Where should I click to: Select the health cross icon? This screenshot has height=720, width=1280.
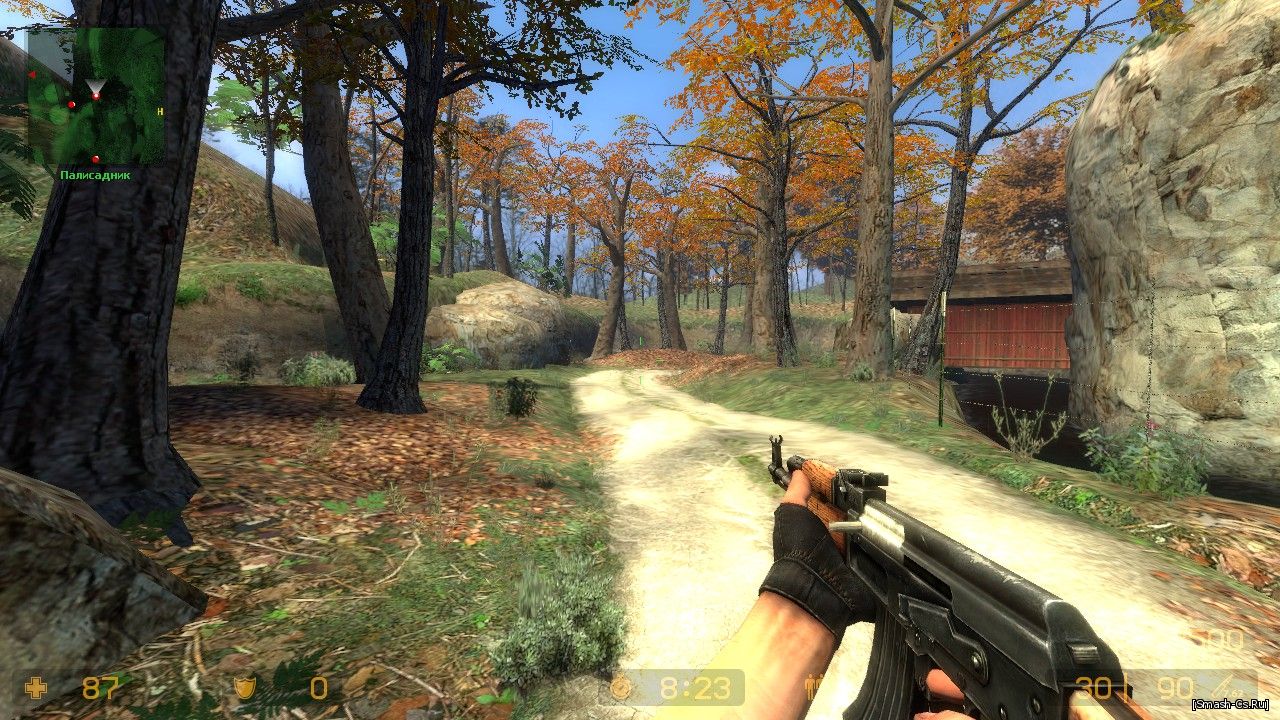36,688
